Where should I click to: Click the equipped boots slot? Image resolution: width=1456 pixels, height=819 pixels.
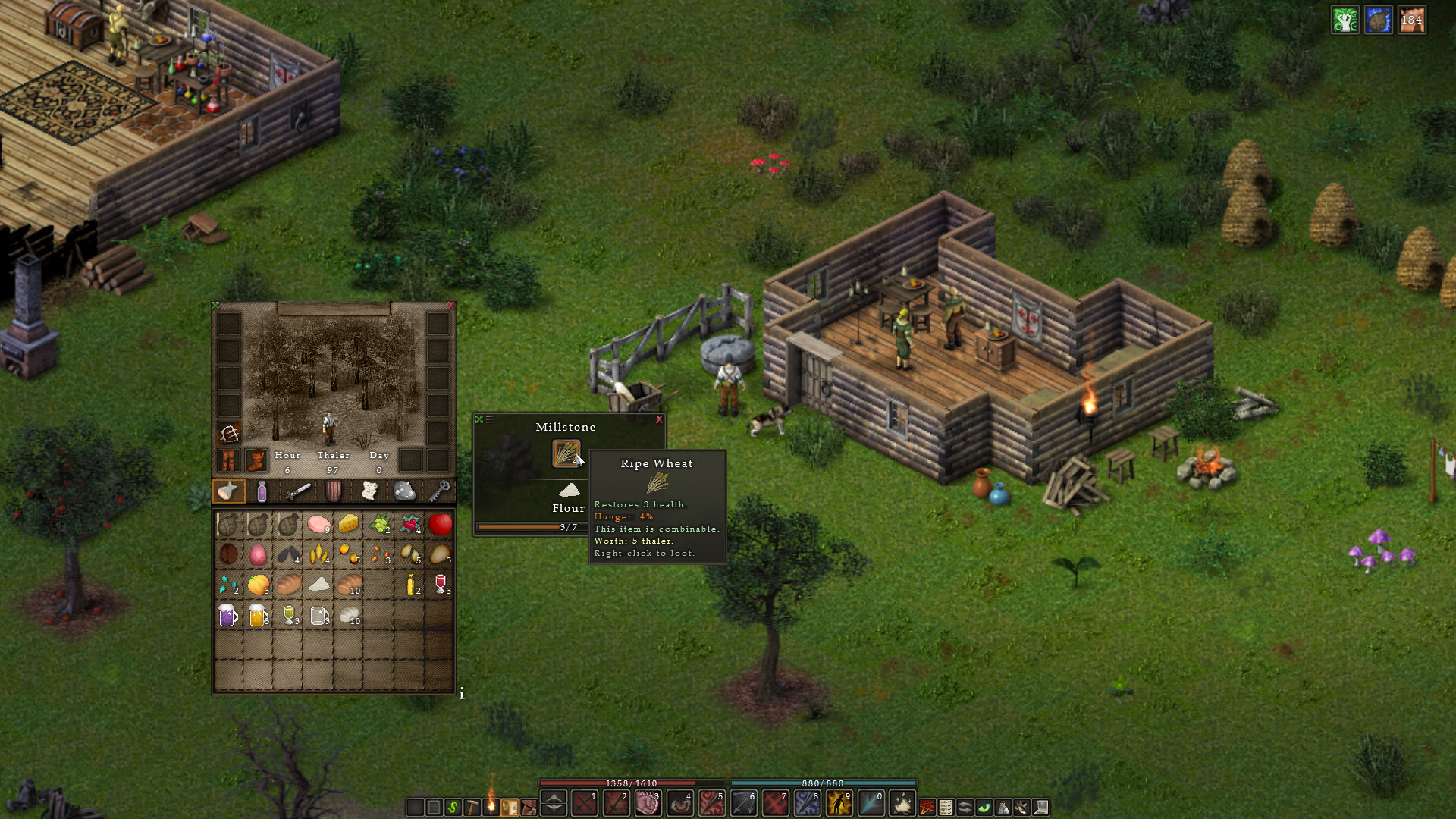[256, 460]
